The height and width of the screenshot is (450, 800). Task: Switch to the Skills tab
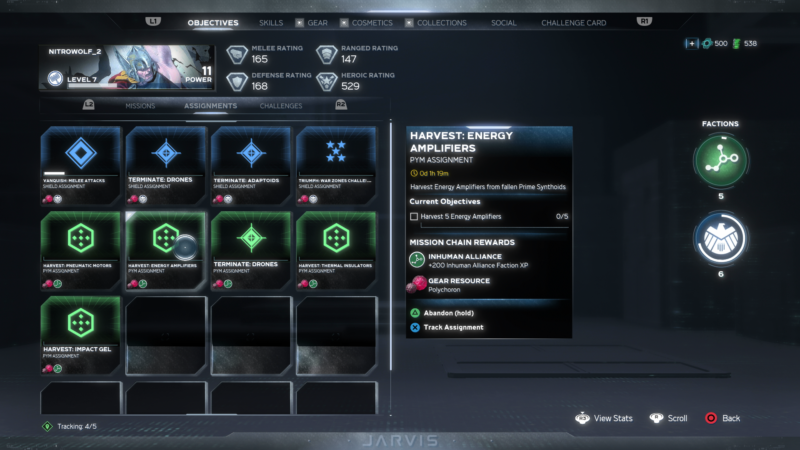(270, 22)
